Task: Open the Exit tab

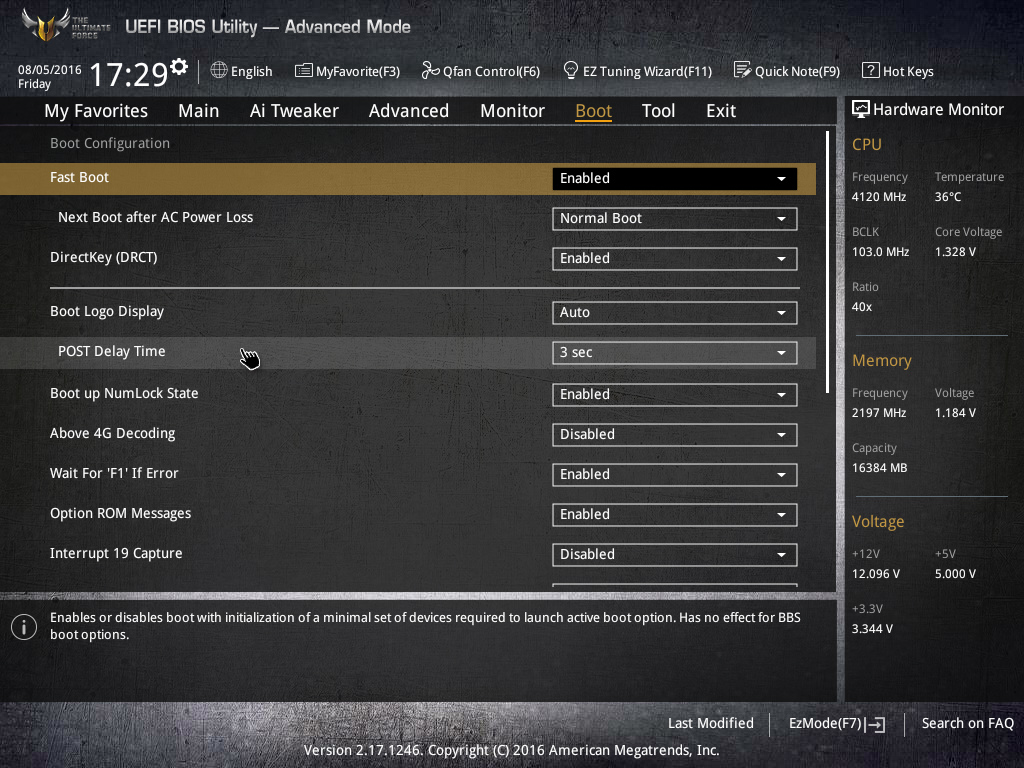Action: click(720, 111)
